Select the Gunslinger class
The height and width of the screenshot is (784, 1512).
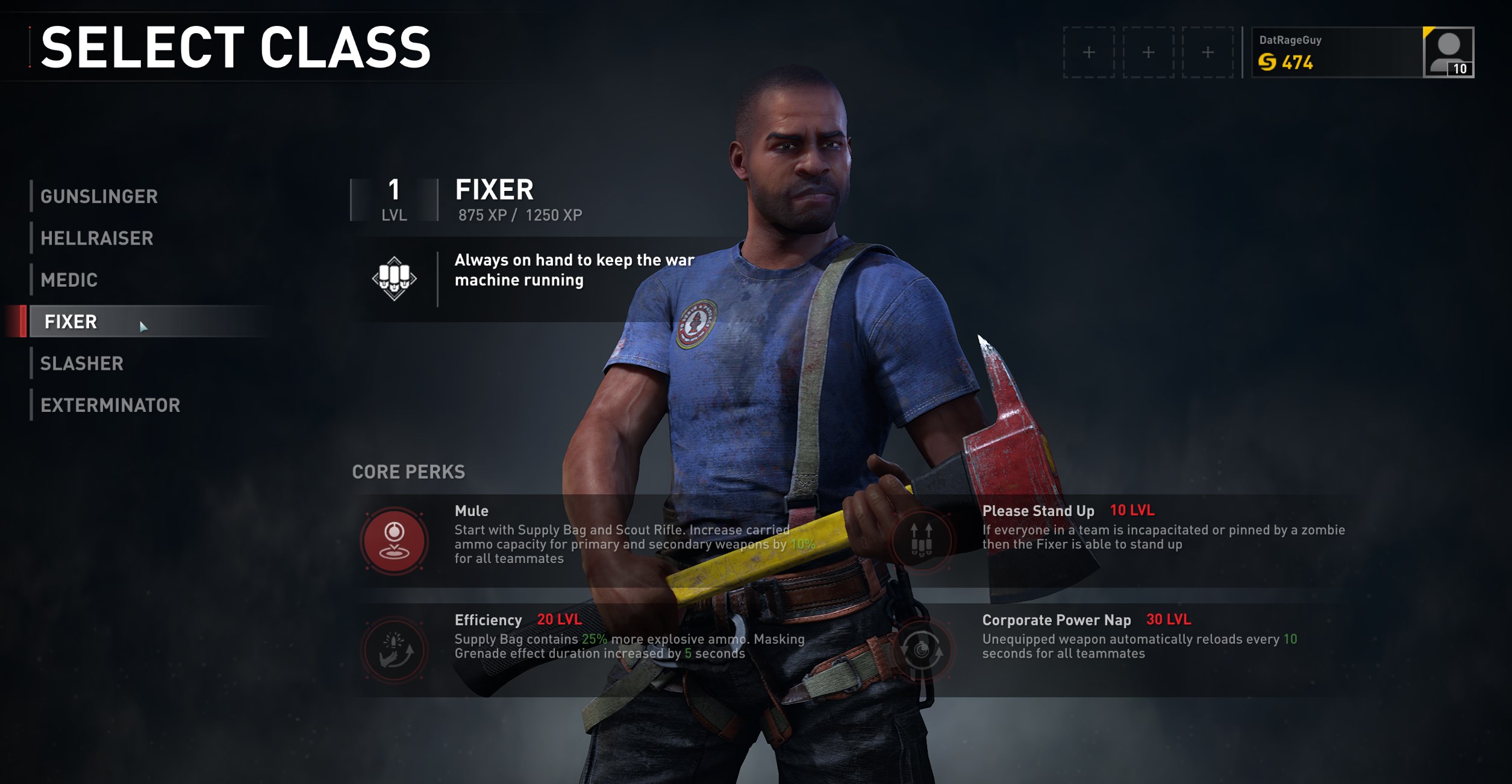(99, 196)
